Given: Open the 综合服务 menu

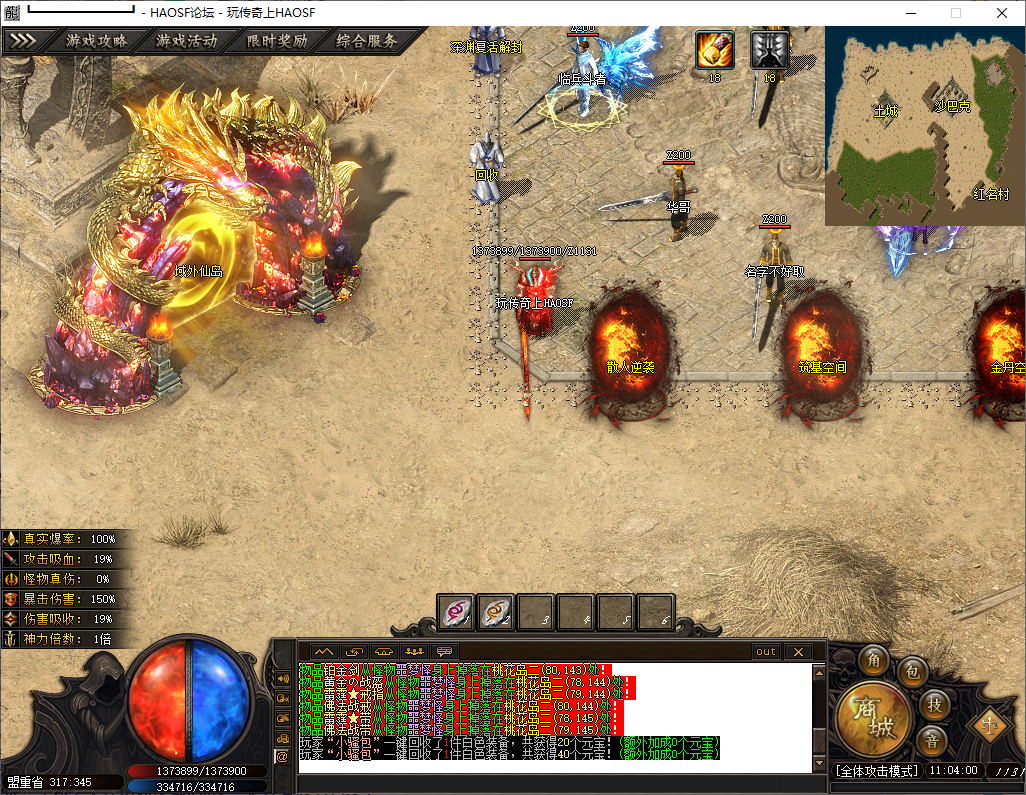Looking at the screenshot, I should tap(367, 41).
